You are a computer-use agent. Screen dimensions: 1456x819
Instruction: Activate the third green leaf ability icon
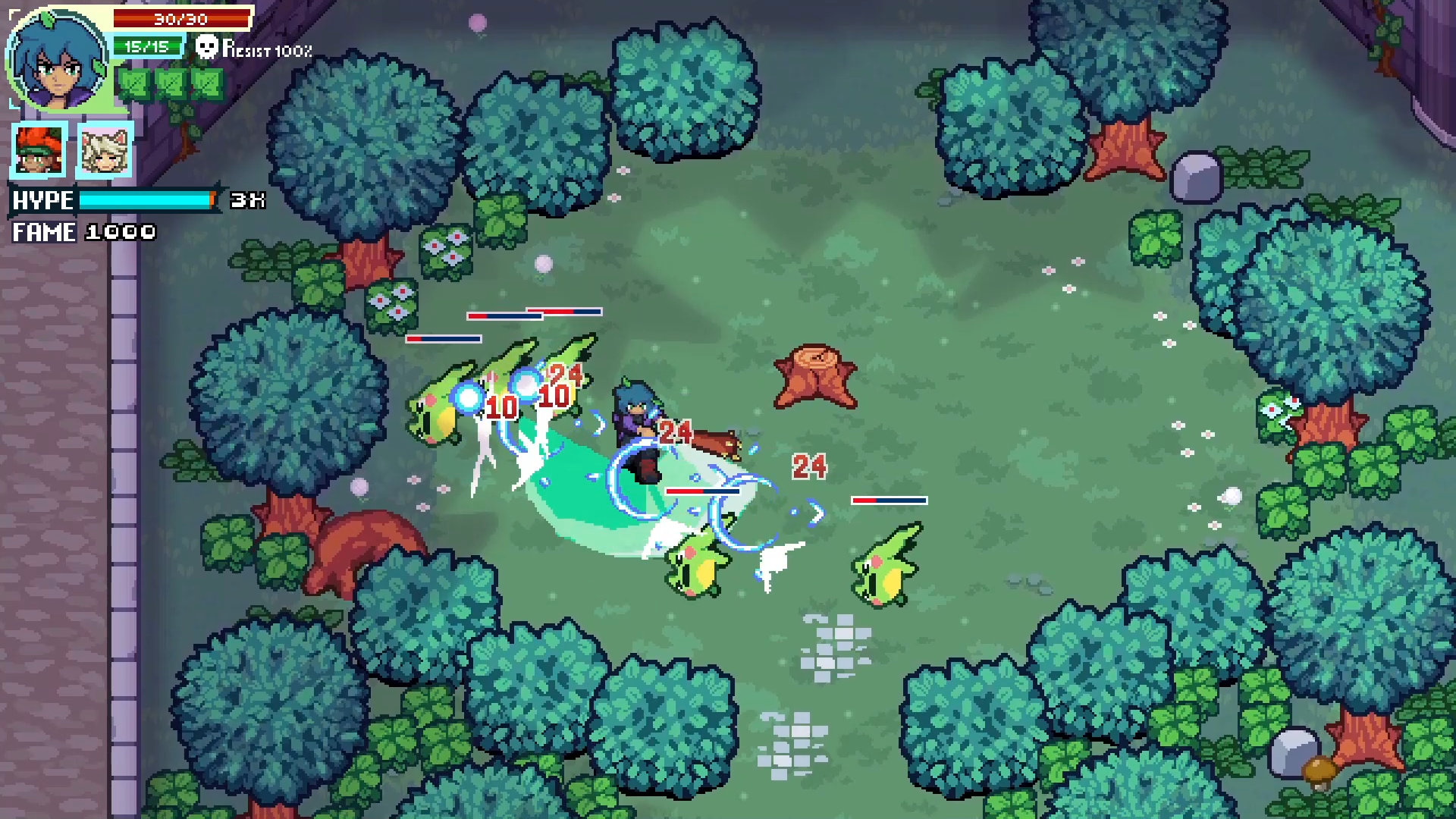205,83
